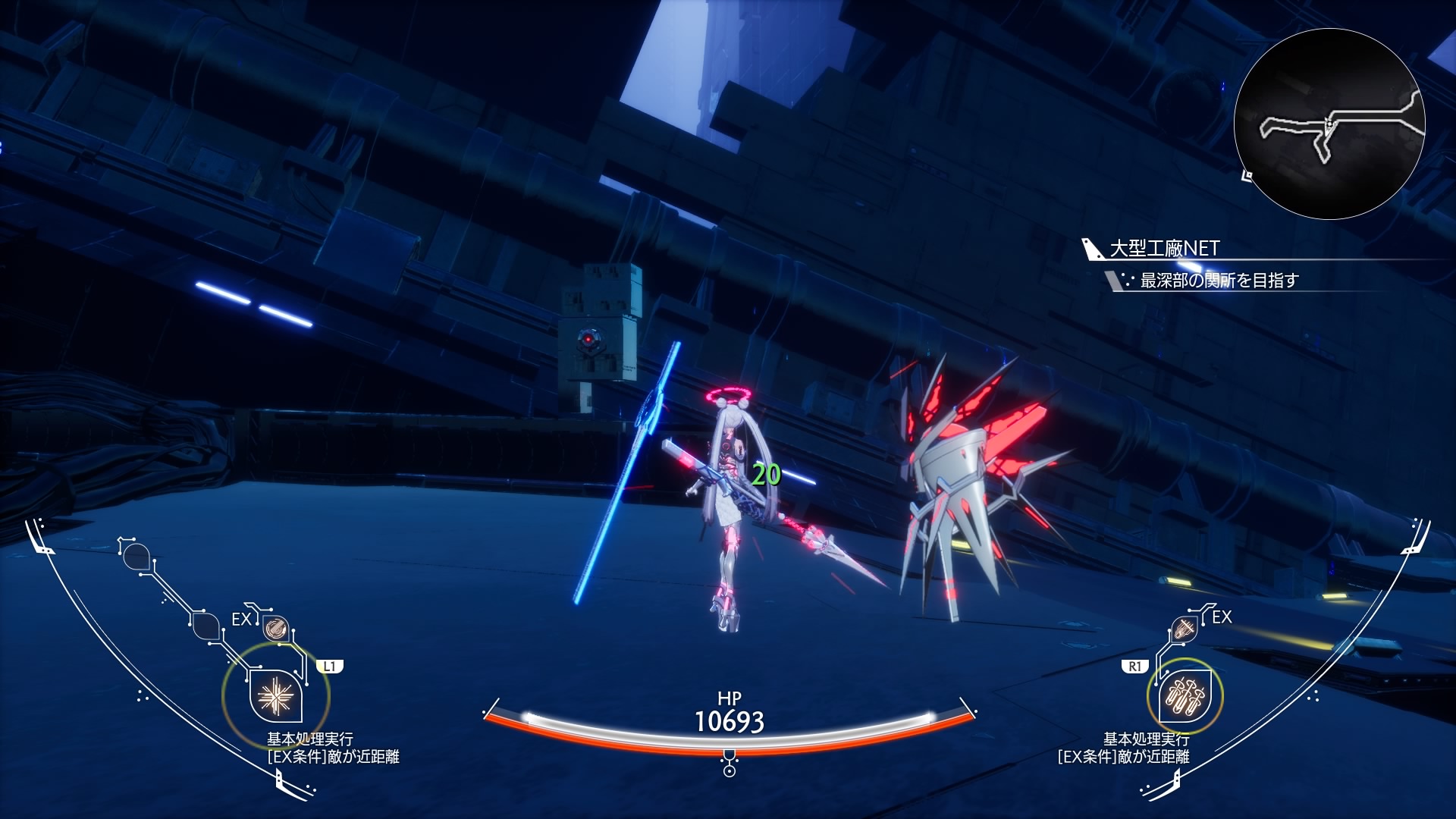Image resolution: width=1456 pixels, height=819 pixels.
Task: Activate the starburst skill icon
Action: 275,695
